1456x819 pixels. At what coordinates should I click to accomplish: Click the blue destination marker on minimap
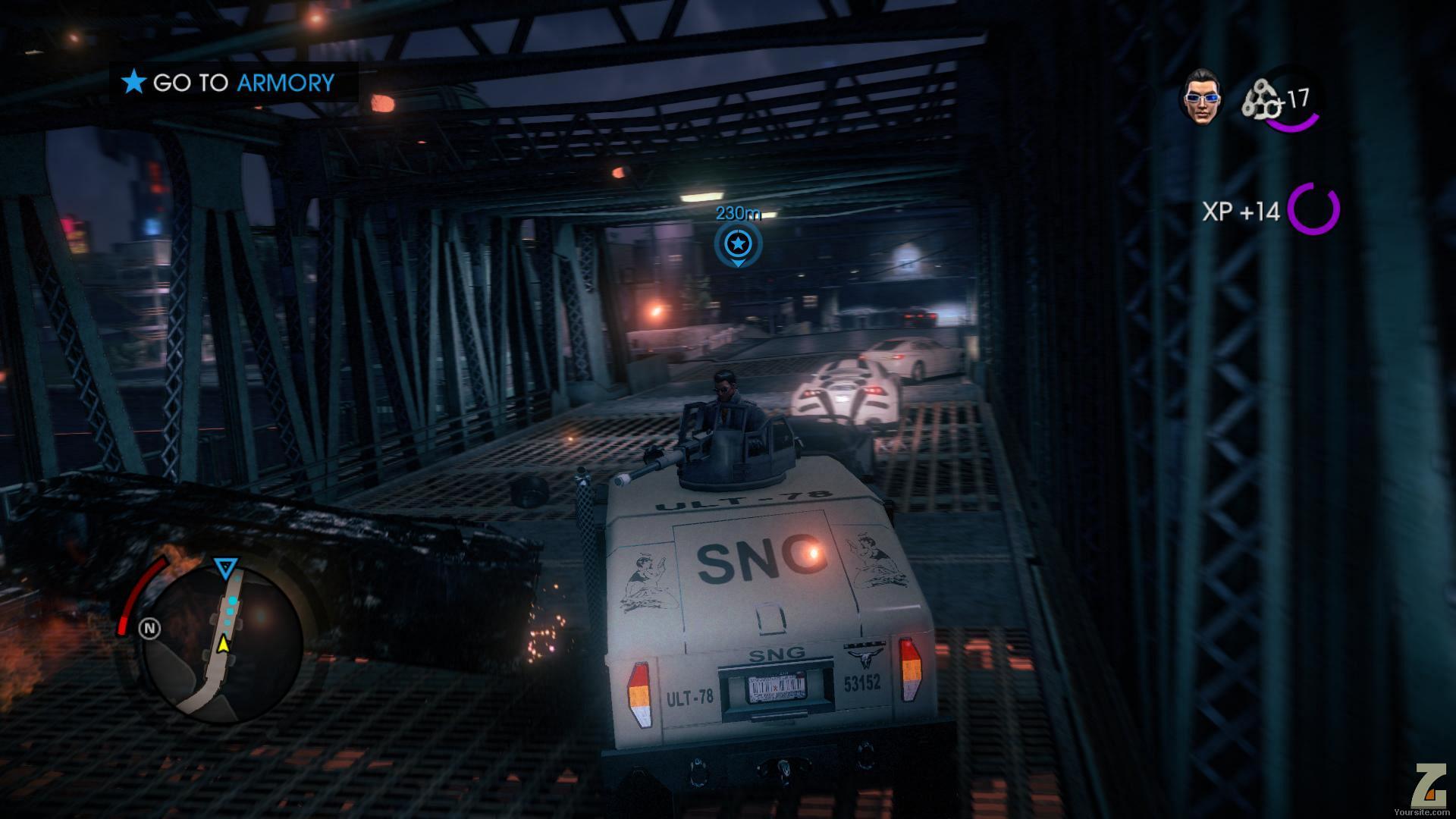(x=225, y=567)
